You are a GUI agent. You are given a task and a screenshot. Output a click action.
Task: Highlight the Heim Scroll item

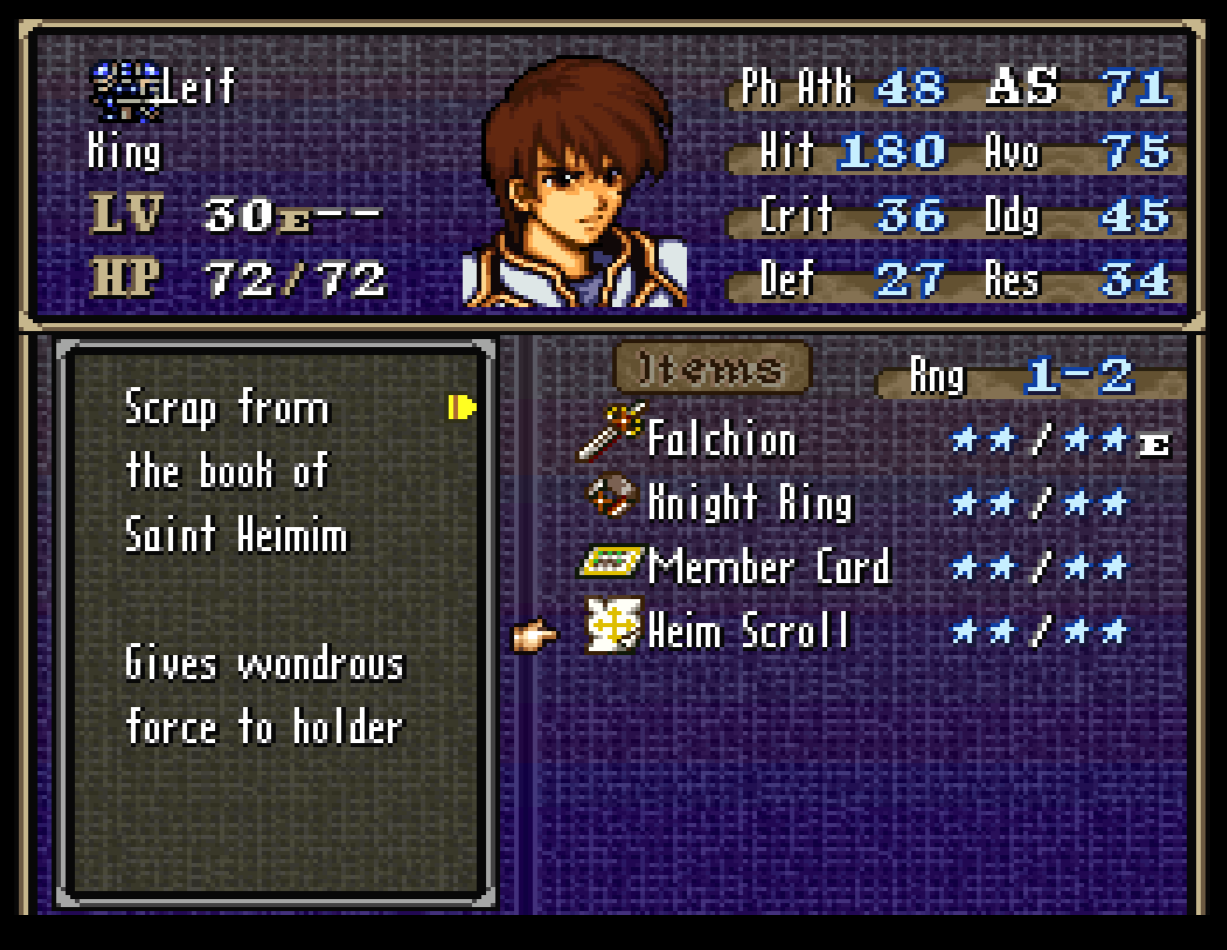(x=747, y=632)
